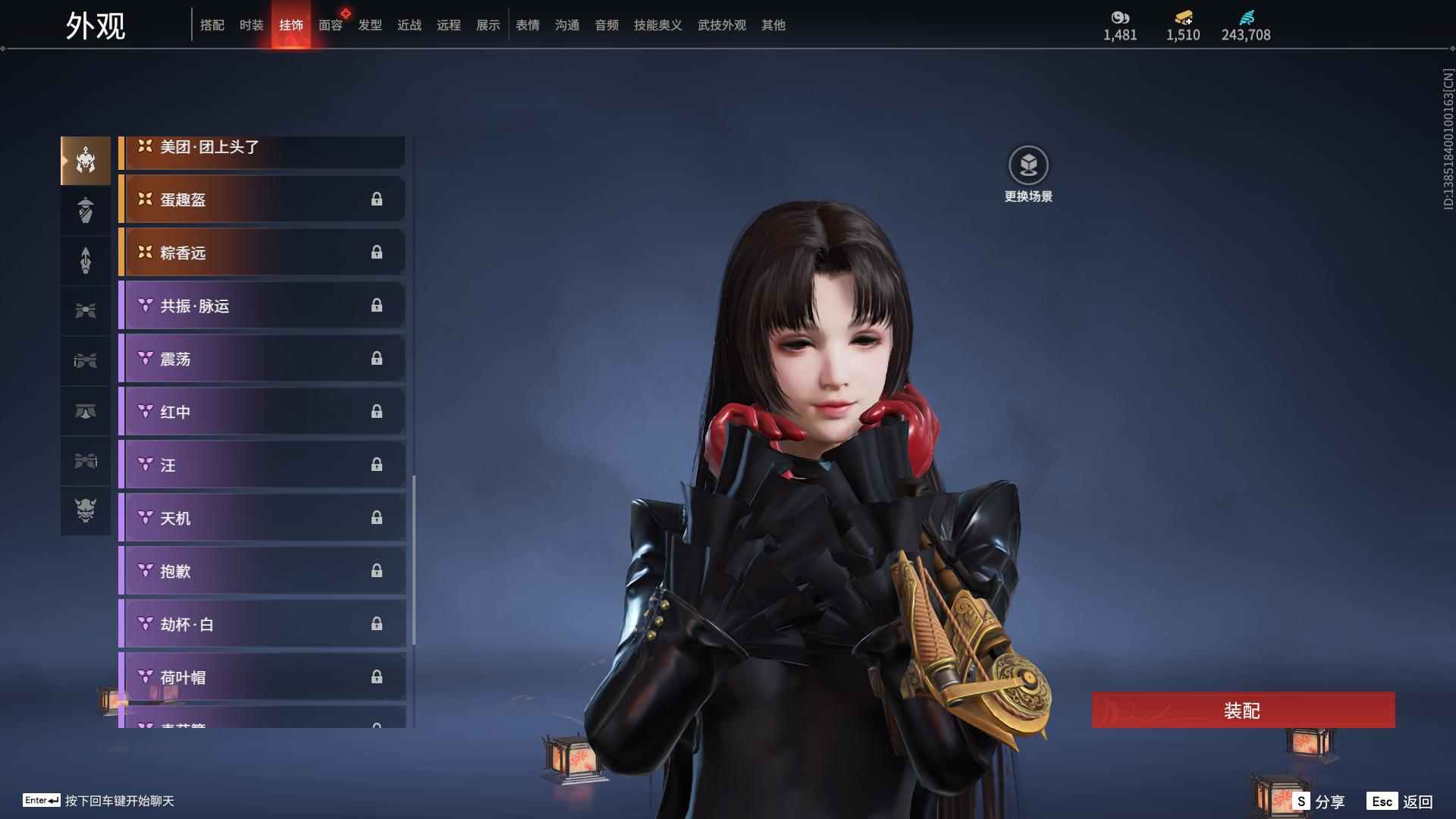
Task: Open the vest pendant category icon
Action: coord(85,210)
